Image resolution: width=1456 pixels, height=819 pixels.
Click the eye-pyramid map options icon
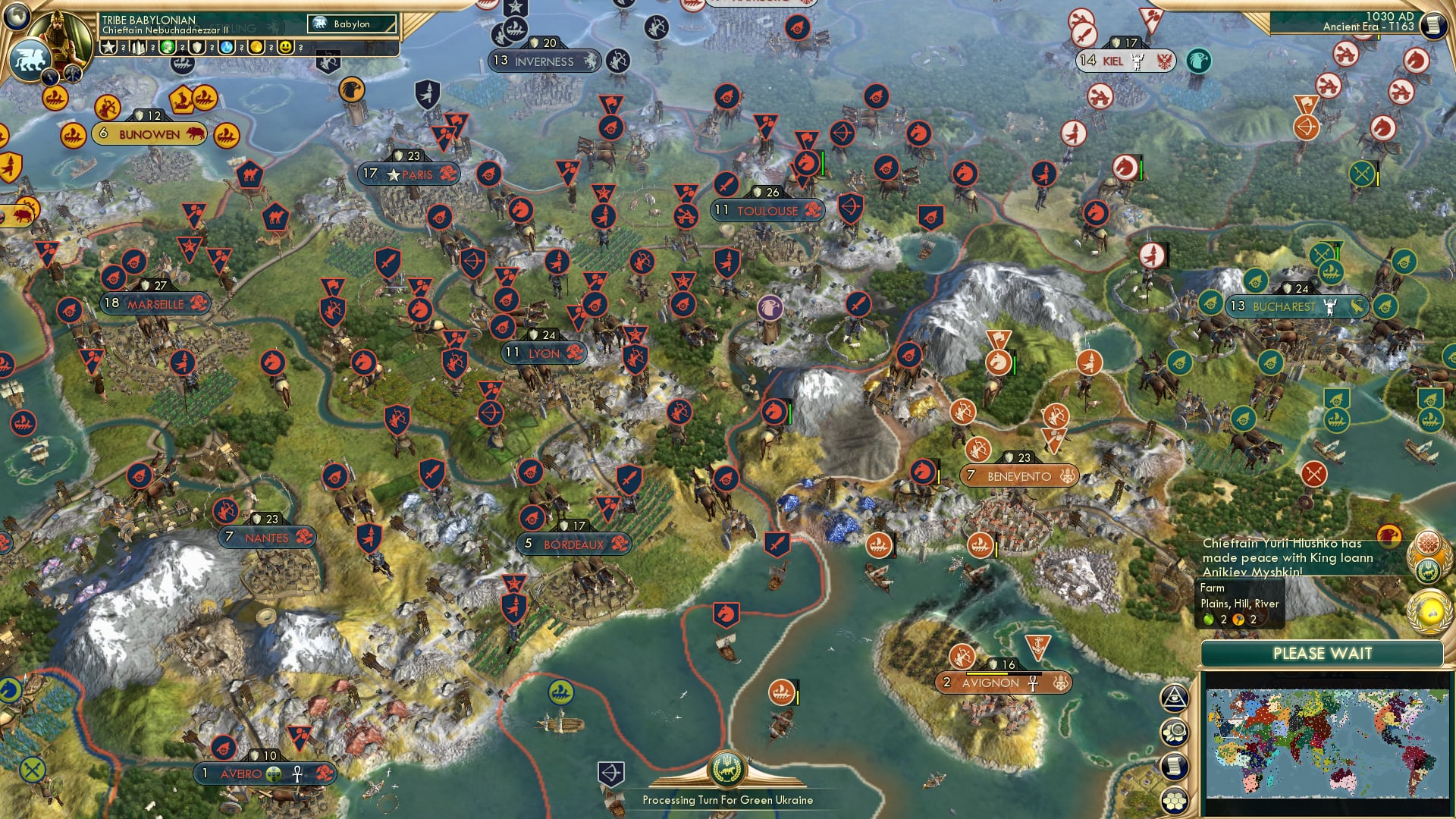coord(1175,698)
